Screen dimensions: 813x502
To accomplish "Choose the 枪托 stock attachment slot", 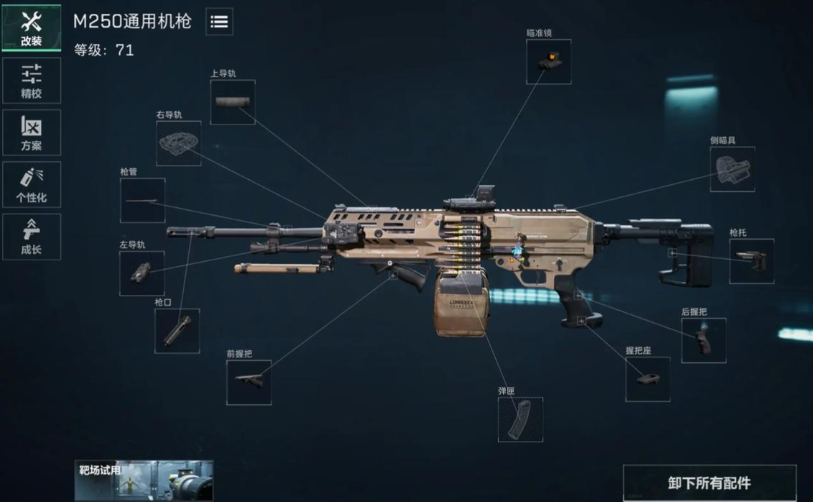I will pyautogui.click(x=751, y=261).
